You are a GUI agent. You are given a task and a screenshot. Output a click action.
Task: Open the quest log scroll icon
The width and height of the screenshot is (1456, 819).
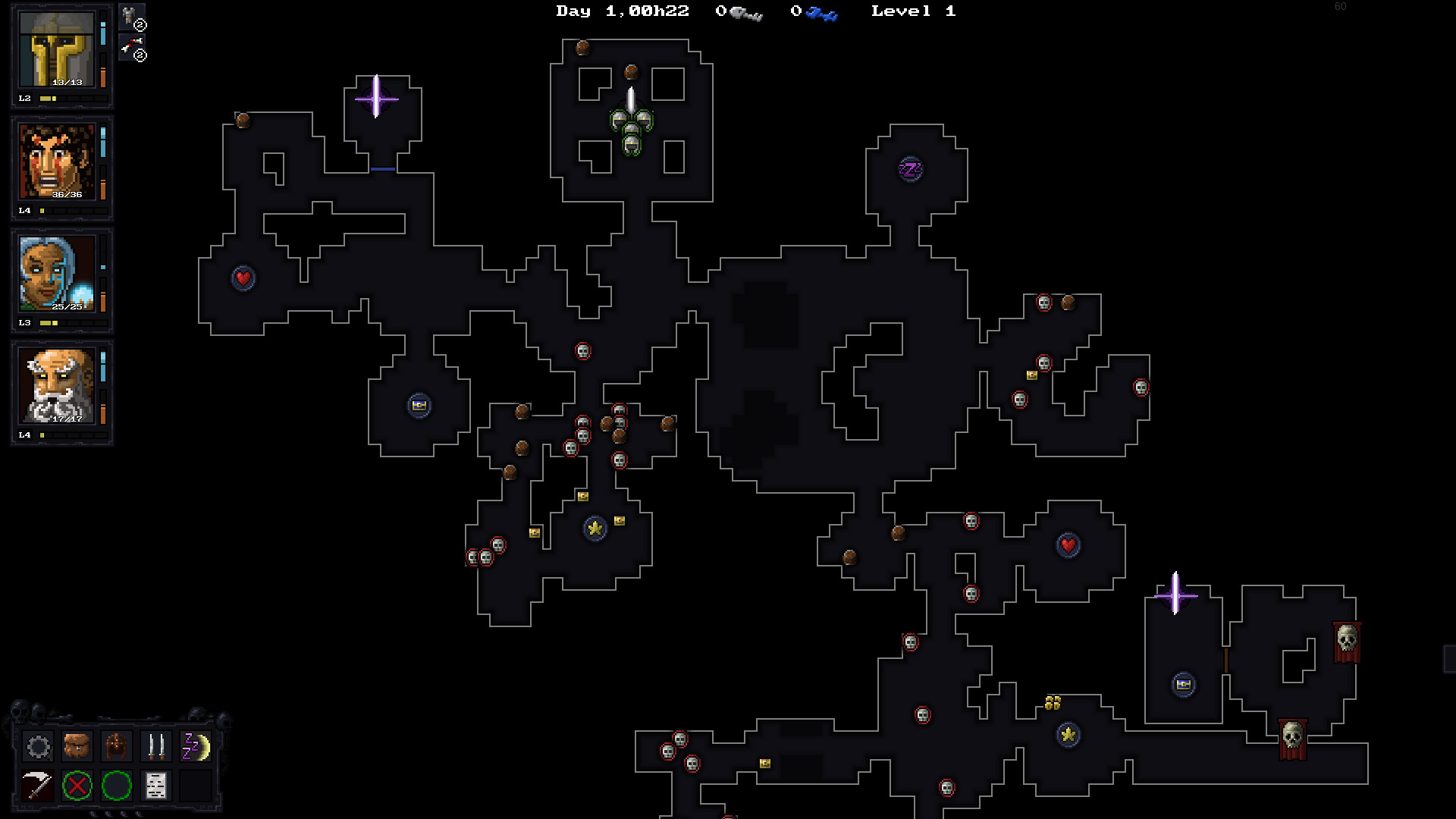[155, 786]
